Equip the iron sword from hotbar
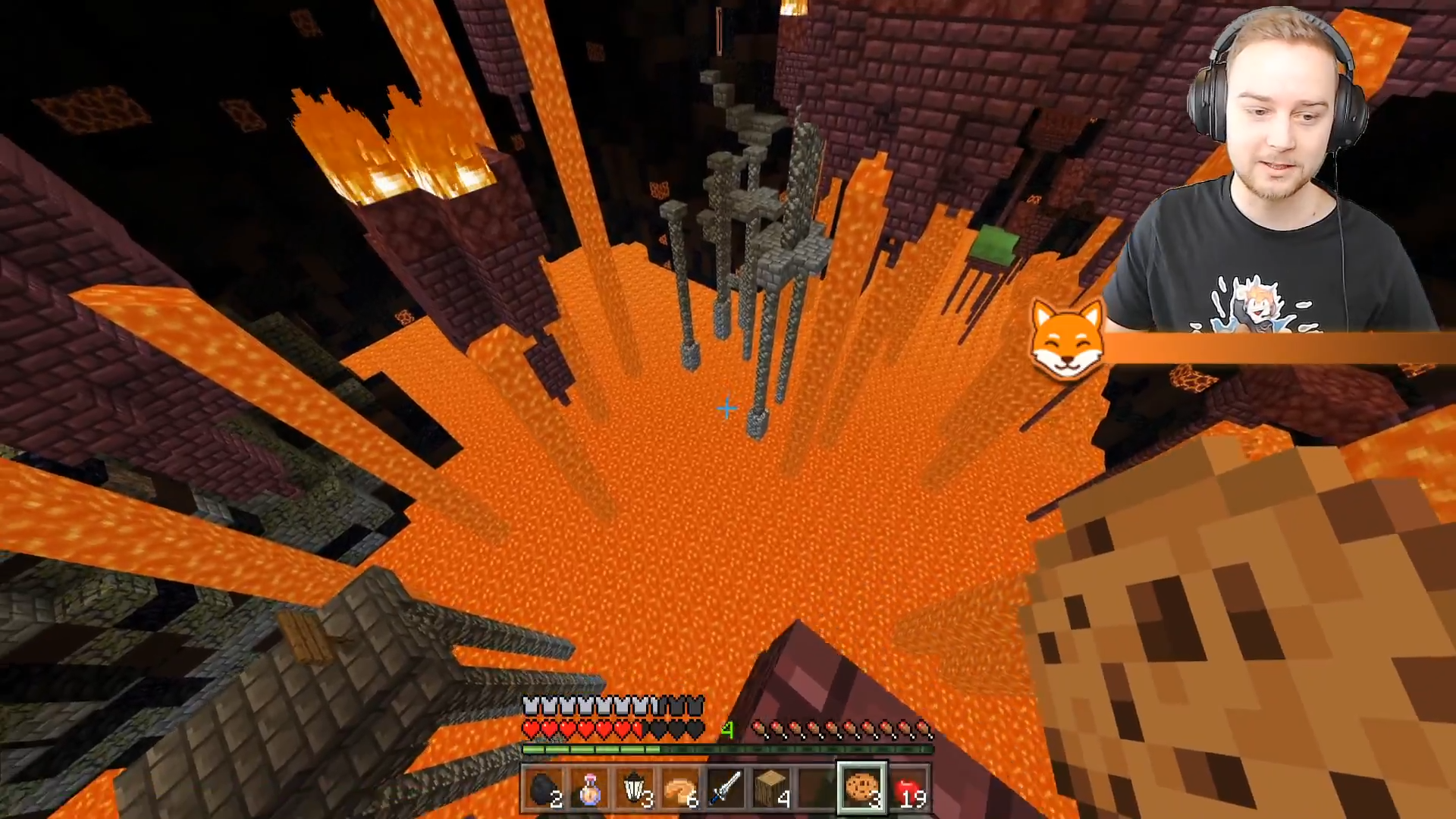Image resolution: width=1456 pixels, height=819 pixels. tap(726, 789)
